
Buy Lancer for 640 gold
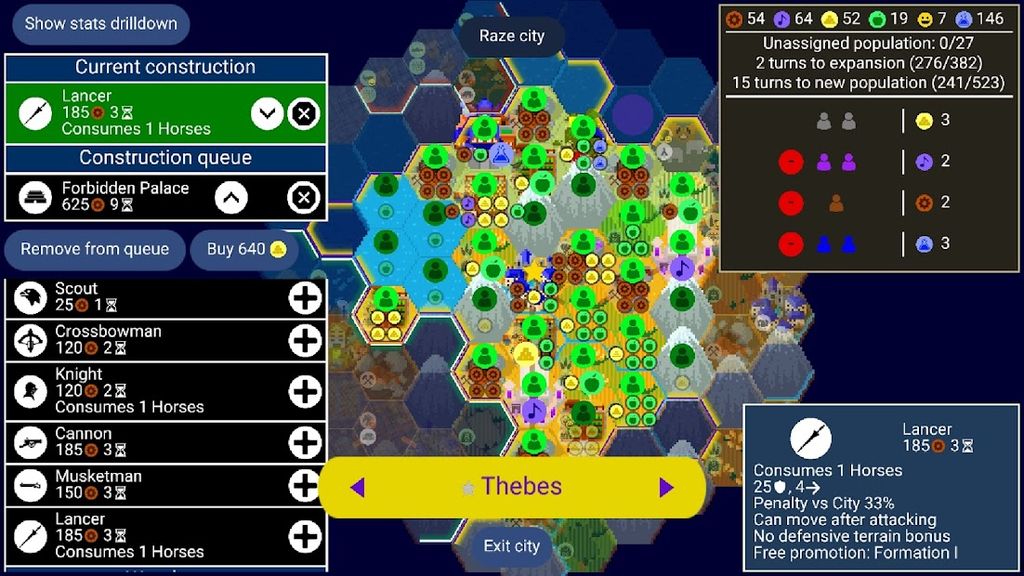tap(246, 249)
